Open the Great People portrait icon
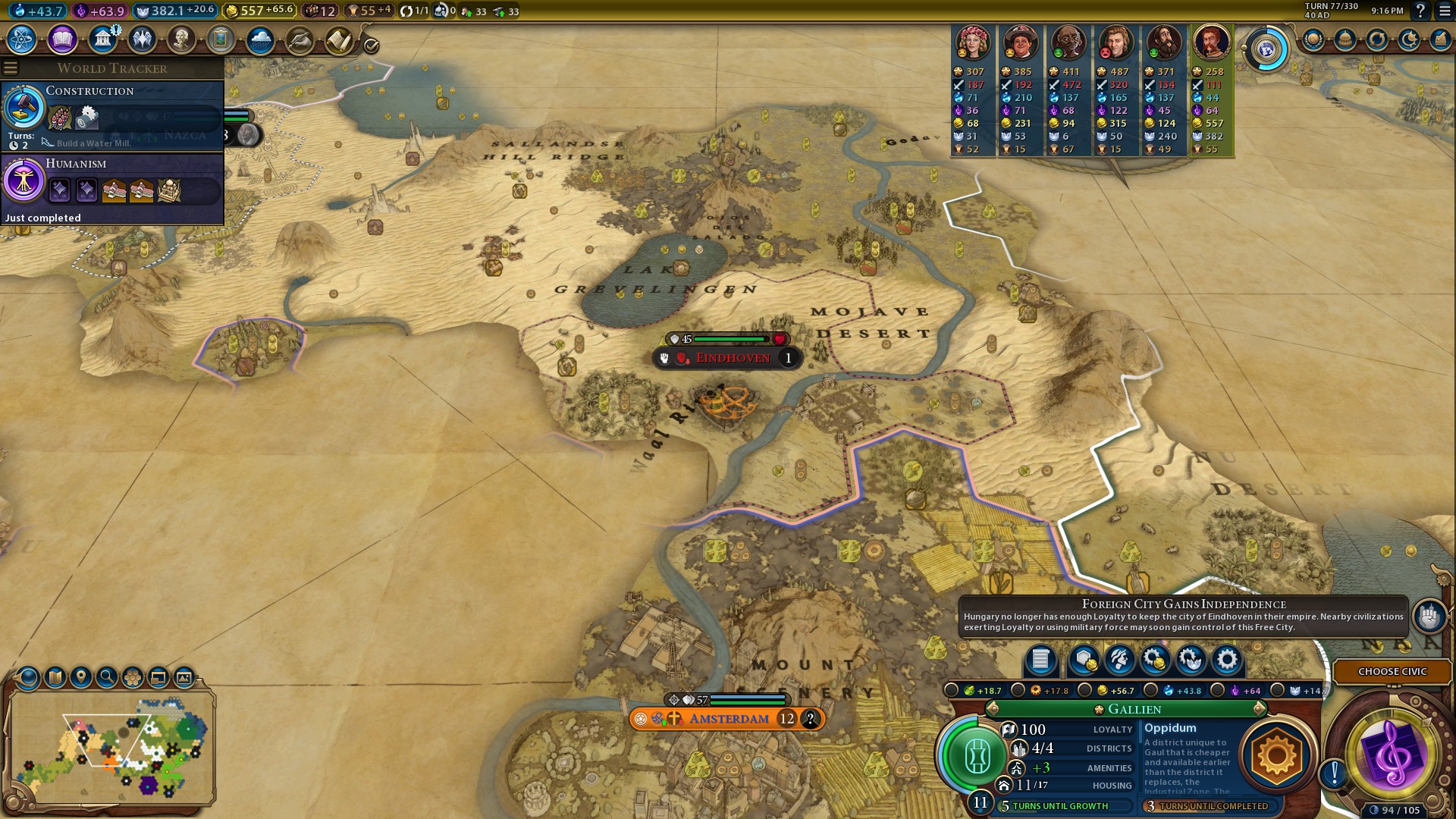Viewport: 1456px width, 819px height. (x=181, y=39)
